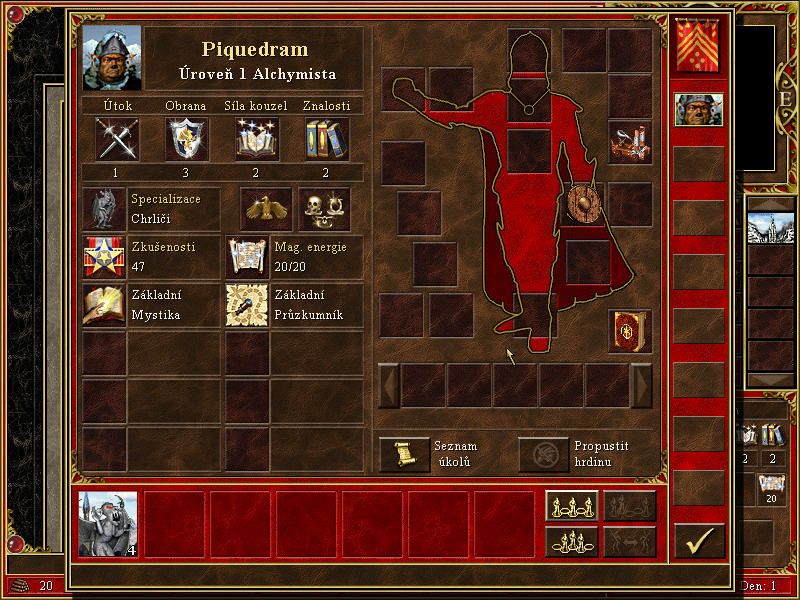This screenshot has width=800, height=600.
Task: Check the eagle morale icon
Action: (x=266, y=209)
